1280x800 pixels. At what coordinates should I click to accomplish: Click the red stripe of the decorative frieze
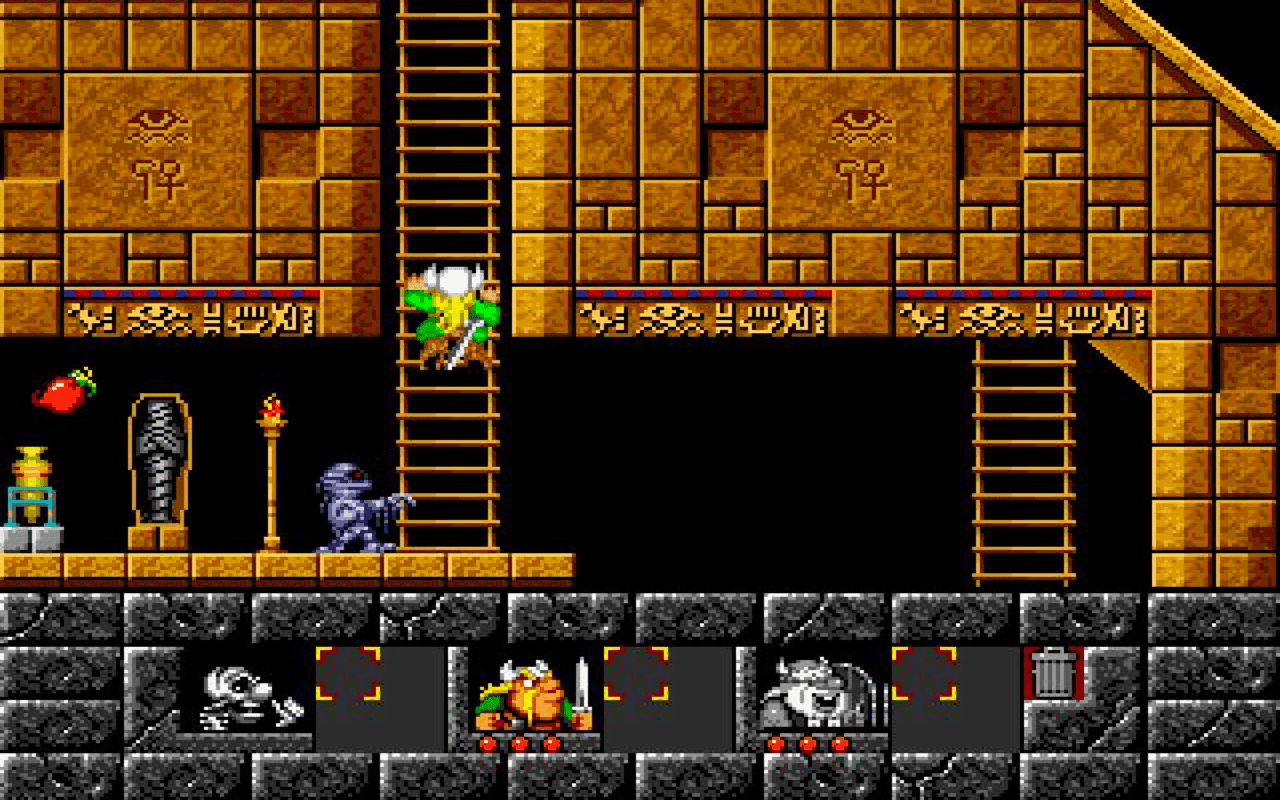[x=200, y=293]
